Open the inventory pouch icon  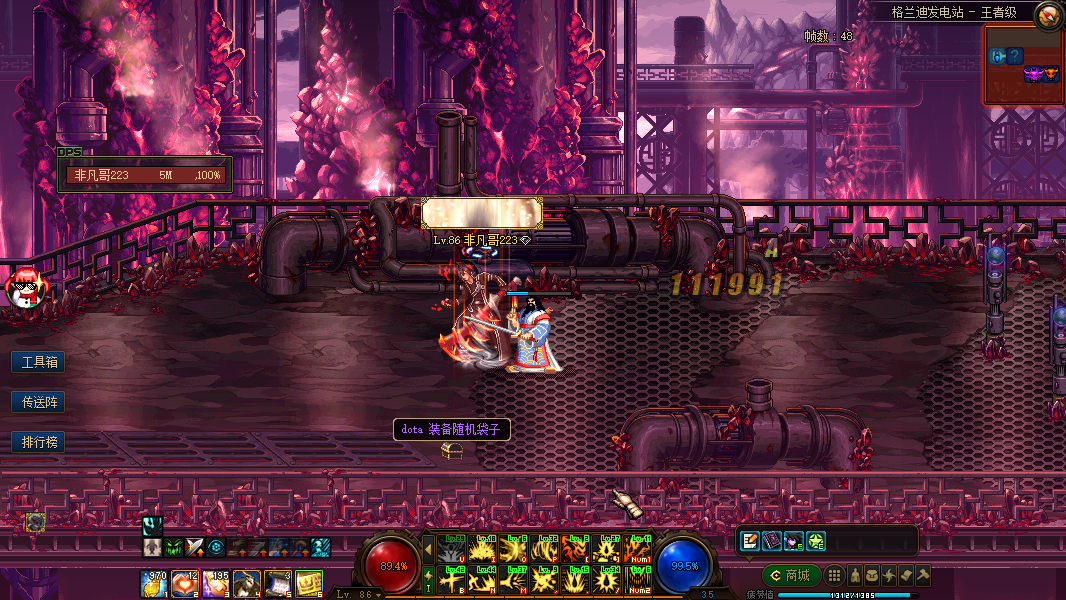point(873,575)
